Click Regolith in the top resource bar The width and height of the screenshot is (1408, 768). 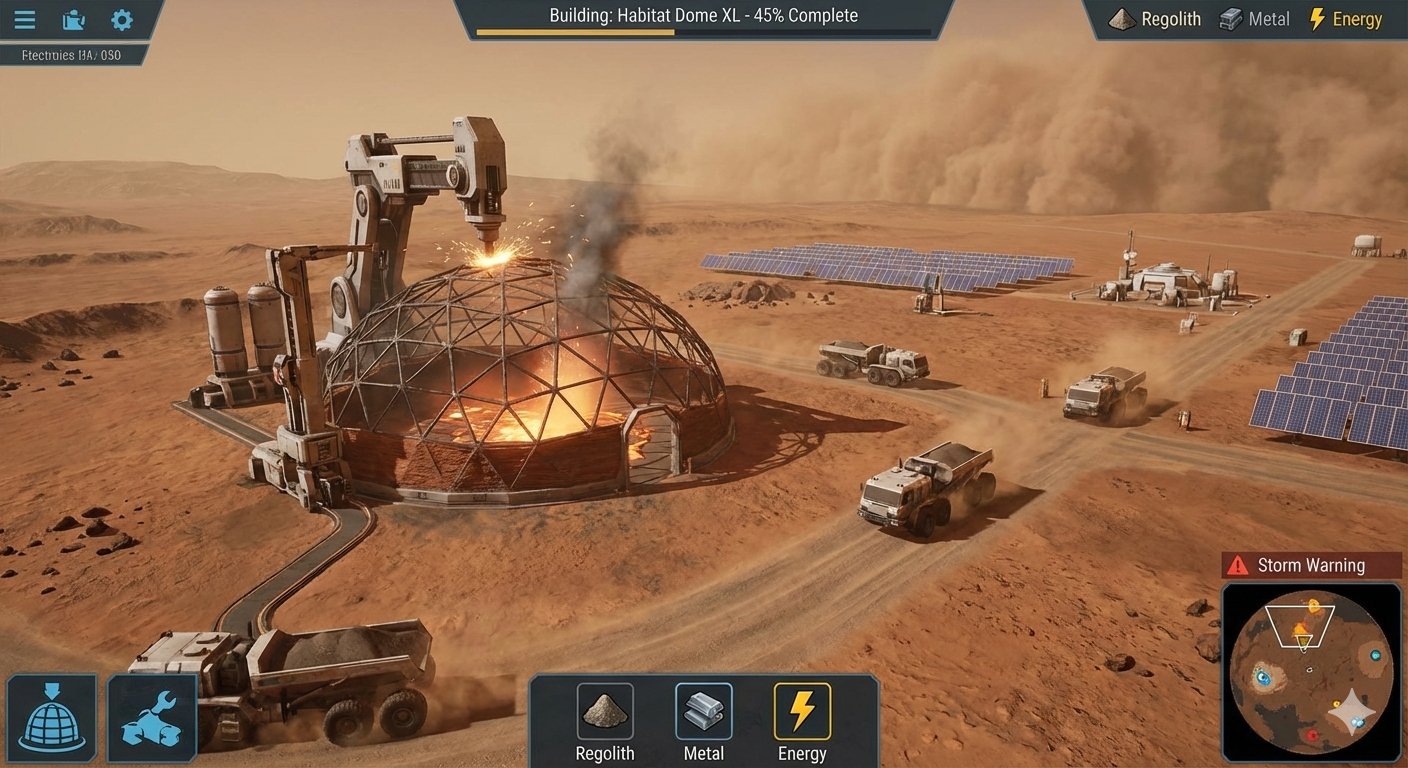[1157, 19]
